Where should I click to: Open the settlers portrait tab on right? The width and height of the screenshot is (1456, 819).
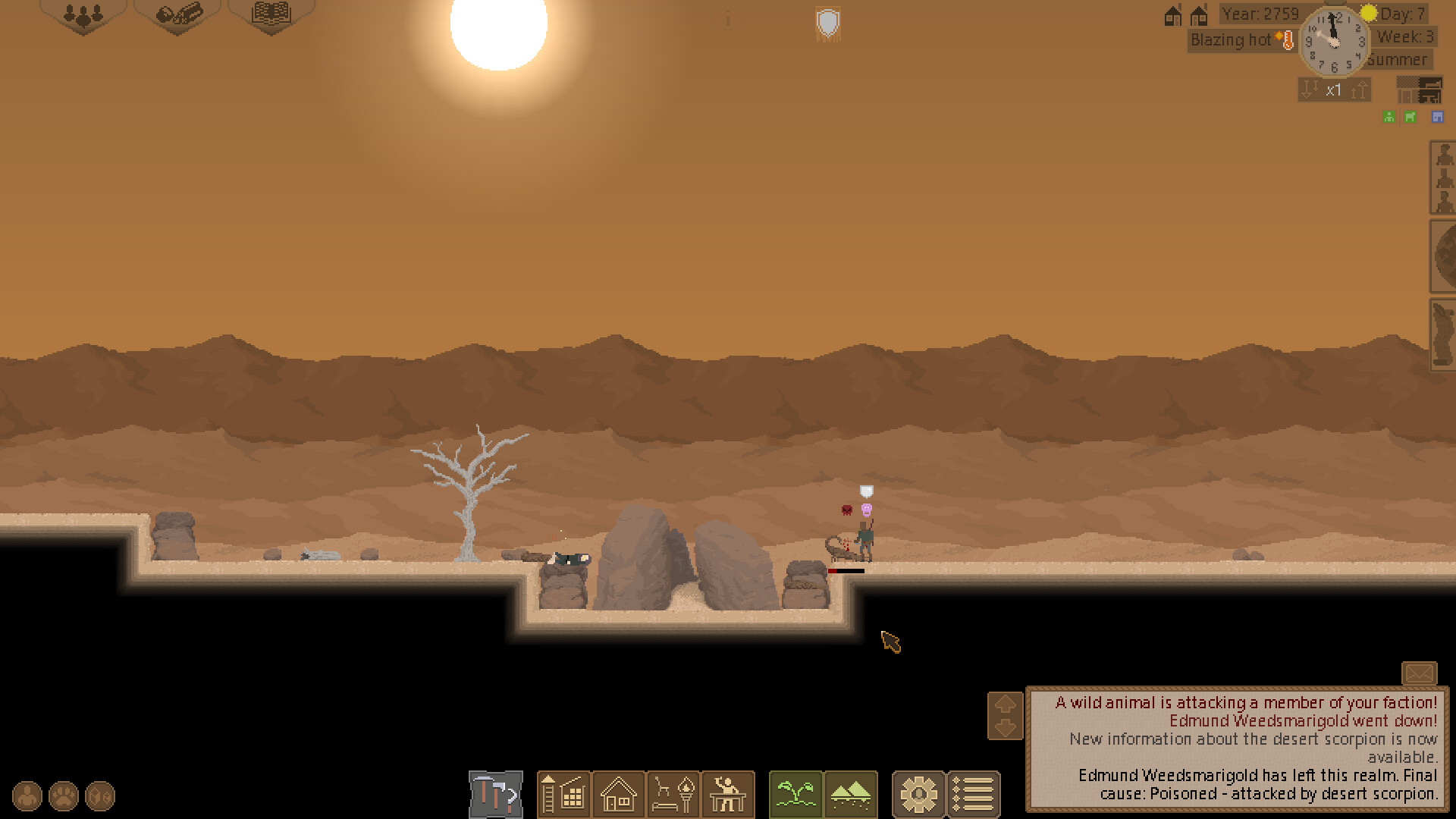click(1442, 178)
